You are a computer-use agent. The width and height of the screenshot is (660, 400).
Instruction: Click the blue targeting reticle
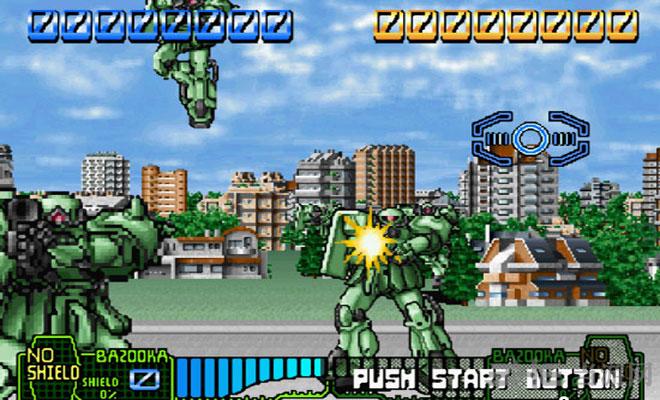[x=529, y=137]
